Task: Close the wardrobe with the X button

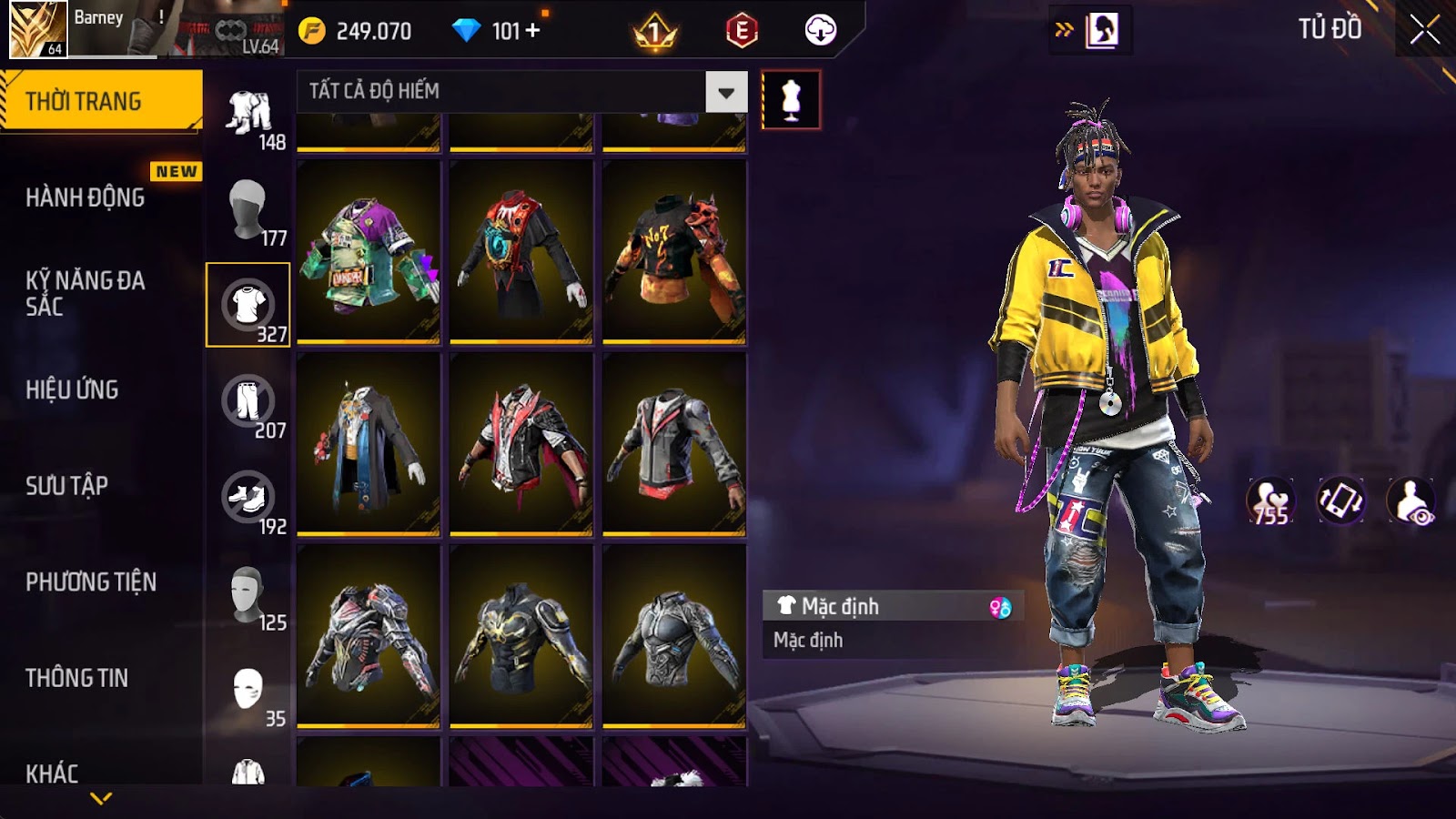Action: [x=1424, y=31]
